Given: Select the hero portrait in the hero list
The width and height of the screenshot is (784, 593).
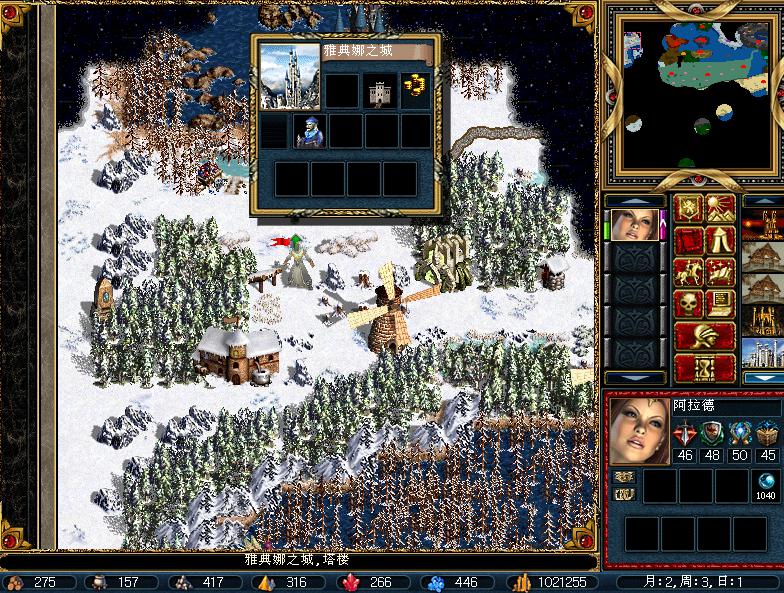Looking at the screenshot, I should pos(634,224).
